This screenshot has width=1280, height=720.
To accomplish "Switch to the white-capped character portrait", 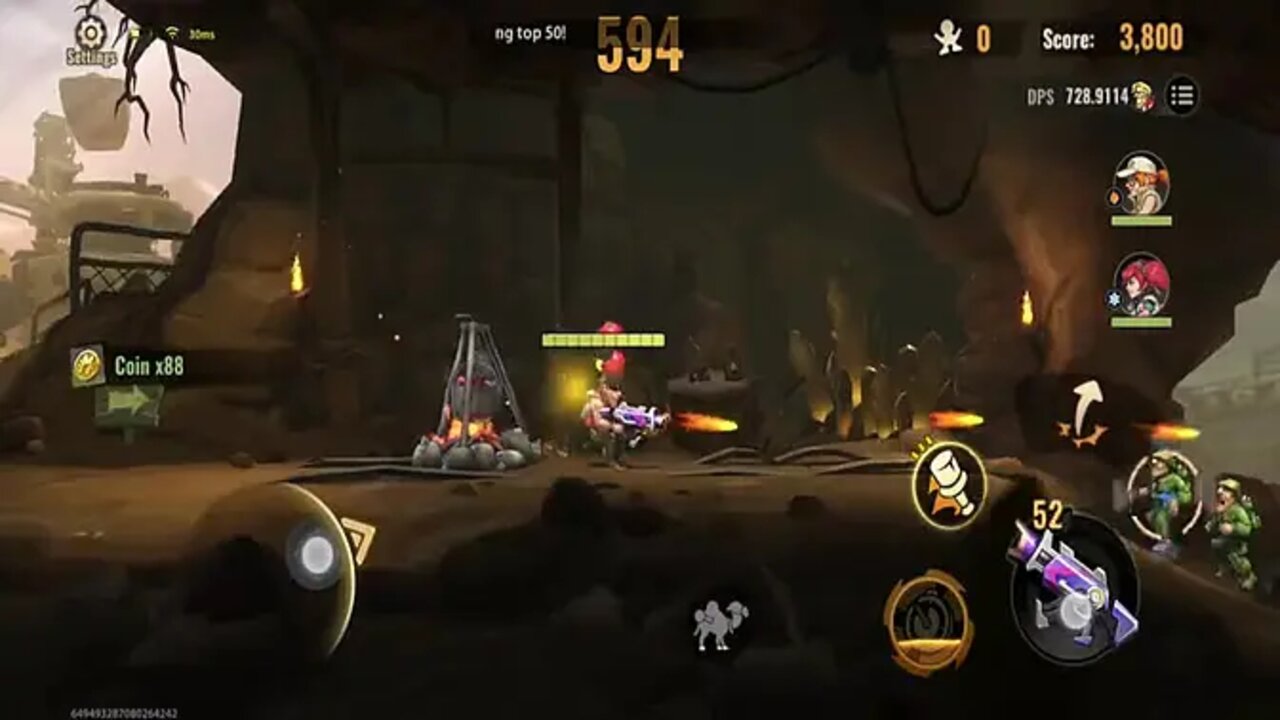I will click(1140, 184).
